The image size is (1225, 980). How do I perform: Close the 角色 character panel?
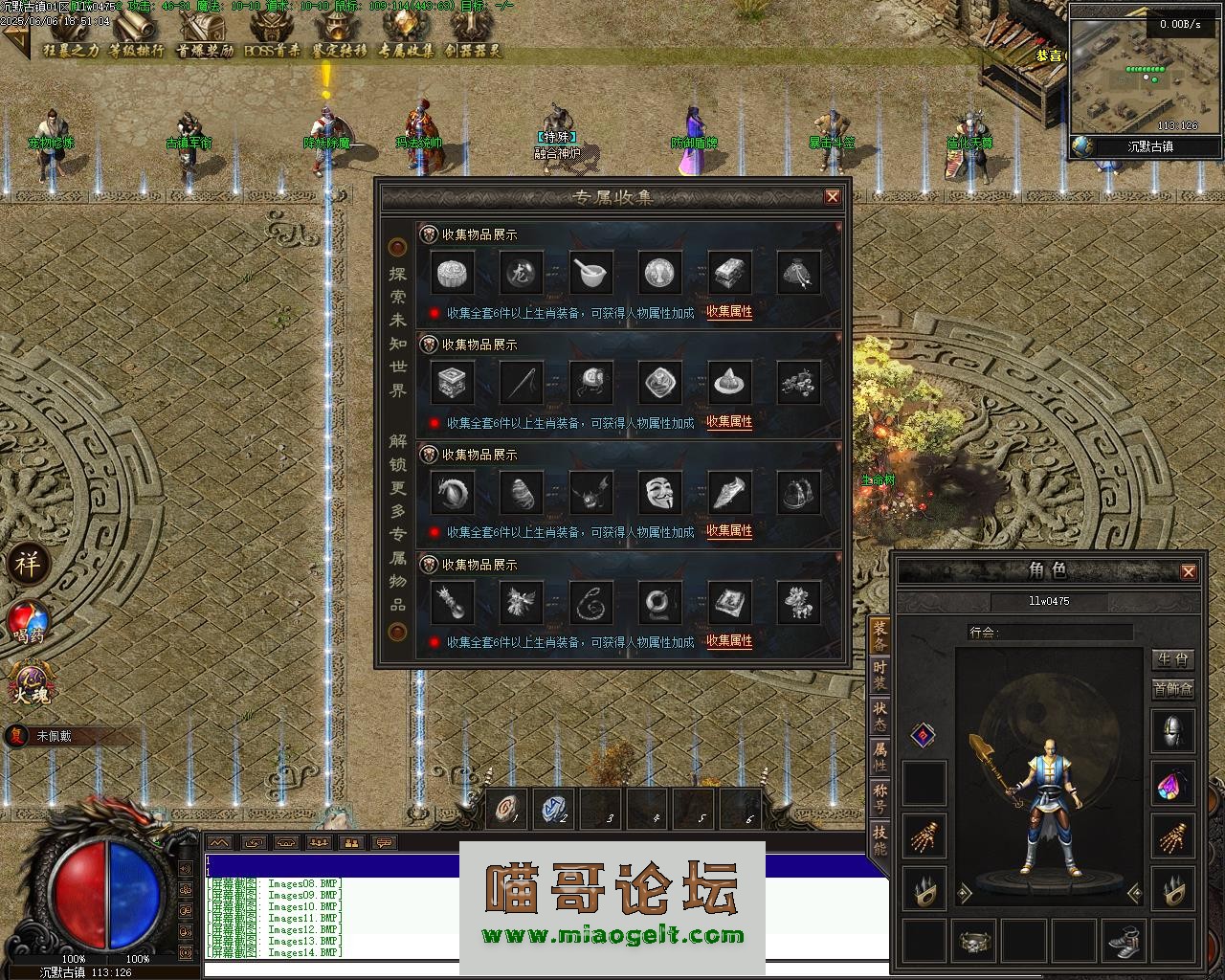(x=1189, y=571)
